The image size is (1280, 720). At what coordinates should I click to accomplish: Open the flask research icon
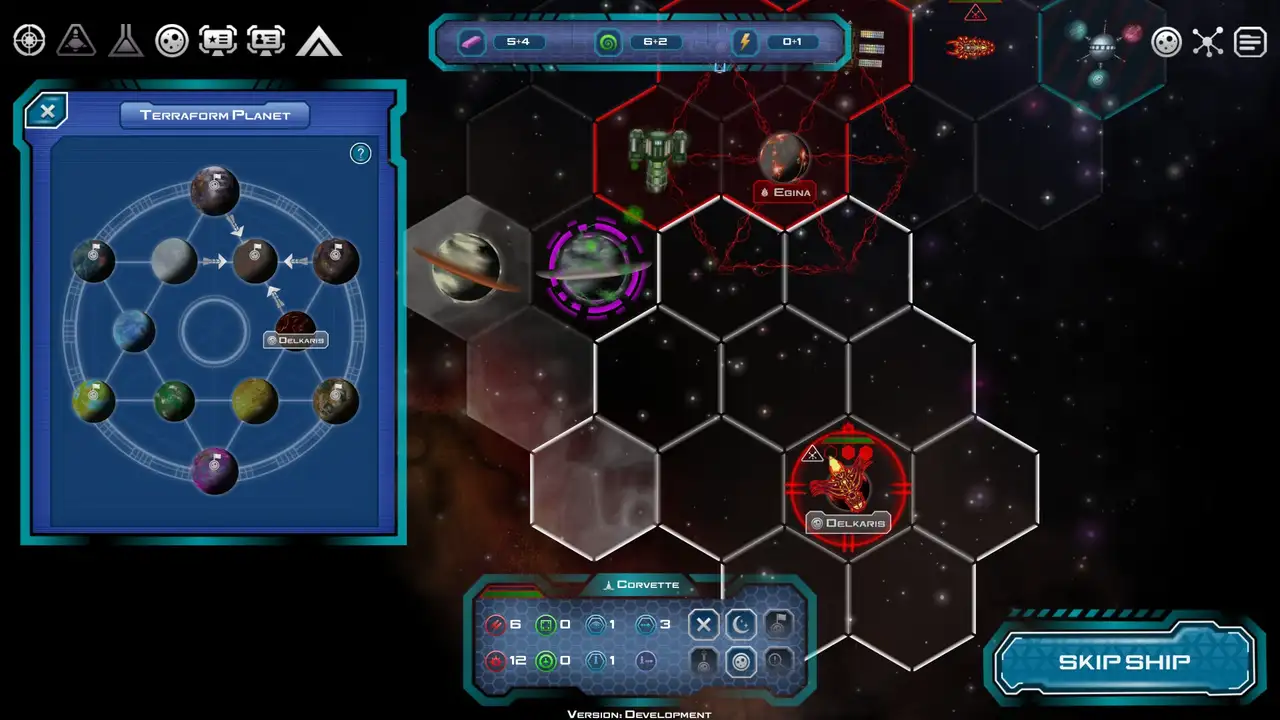tap(125, 40)
